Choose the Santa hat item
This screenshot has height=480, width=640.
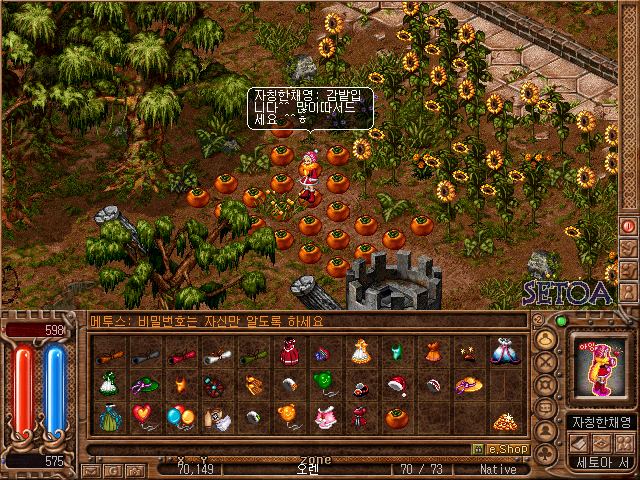click(x=397, y=384)
